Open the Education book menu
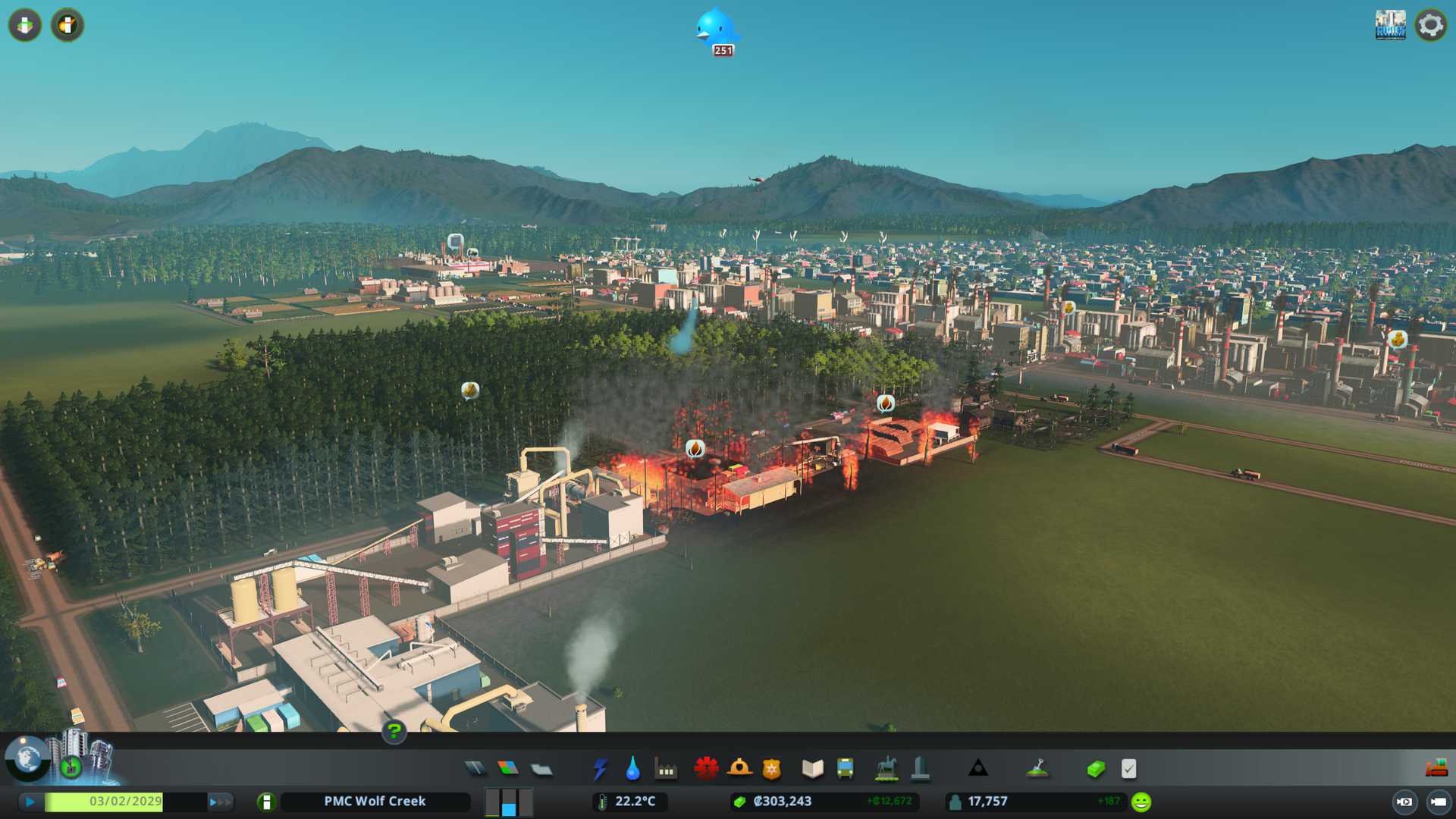This screenshot has height=819, width=1456. tap(812, 769)
